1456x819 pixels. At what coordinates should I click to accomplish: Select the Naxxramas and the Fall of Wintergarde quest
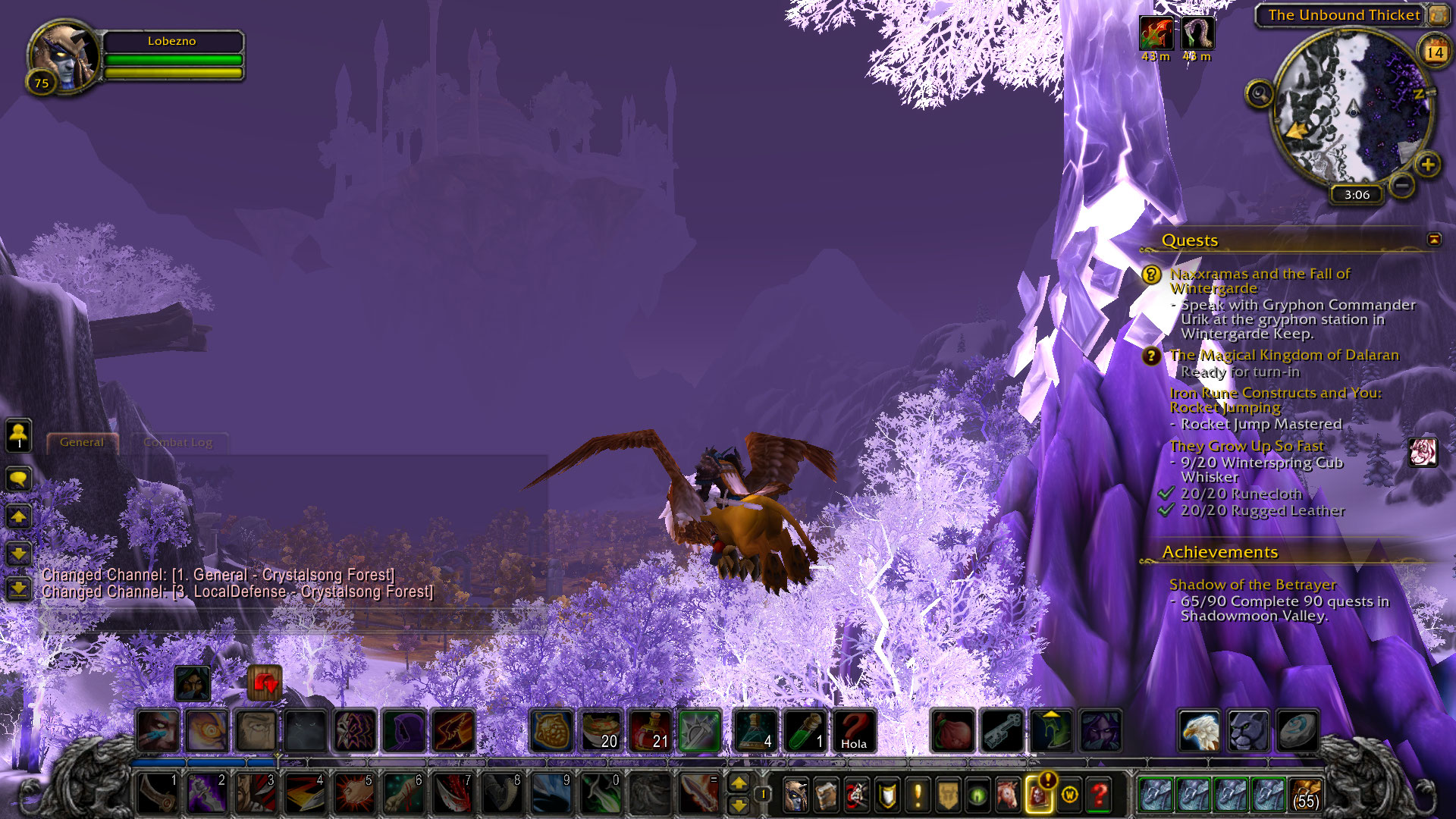pos(1260,281)
